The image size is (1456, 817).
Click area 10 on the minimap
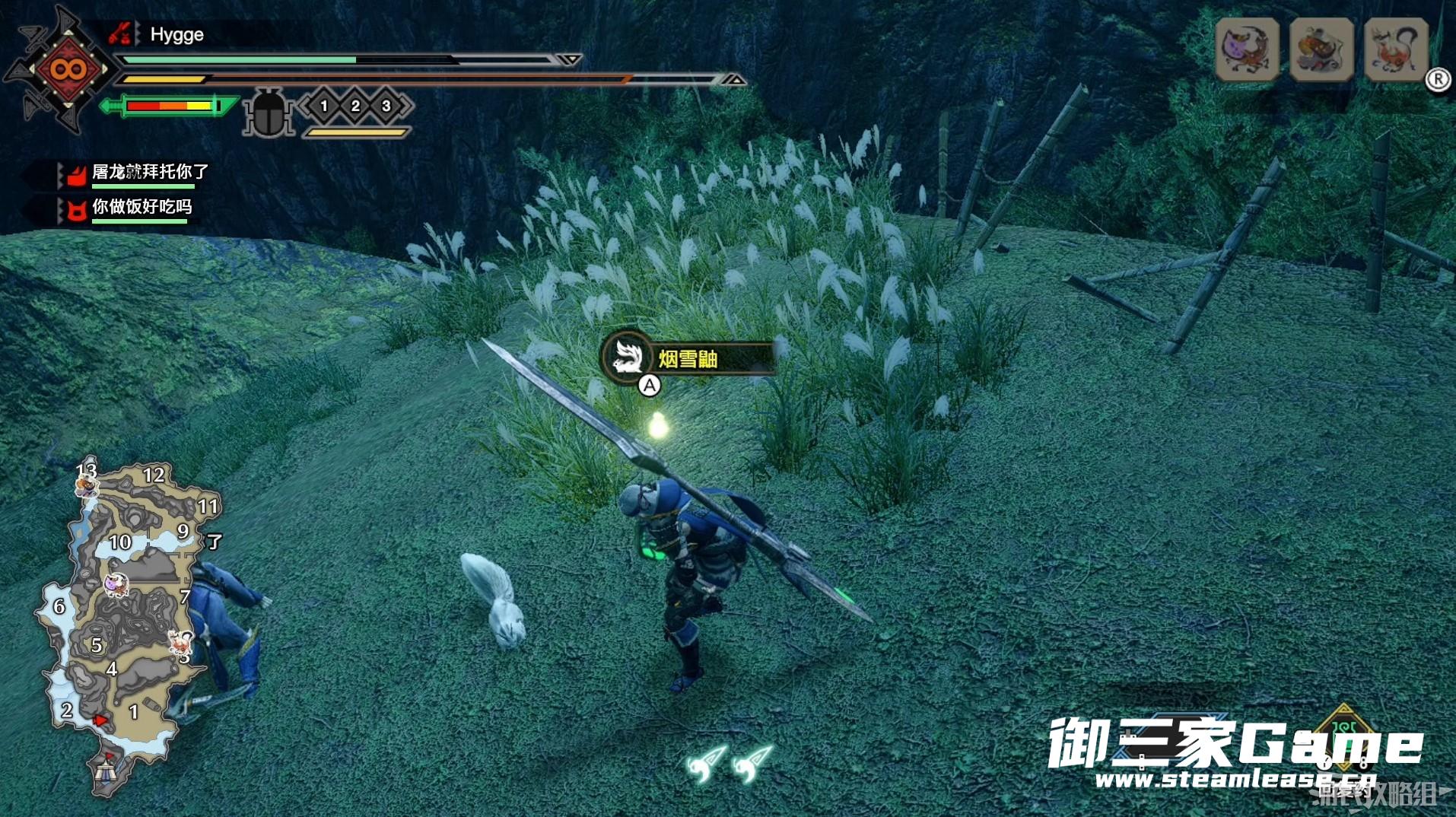120,542
